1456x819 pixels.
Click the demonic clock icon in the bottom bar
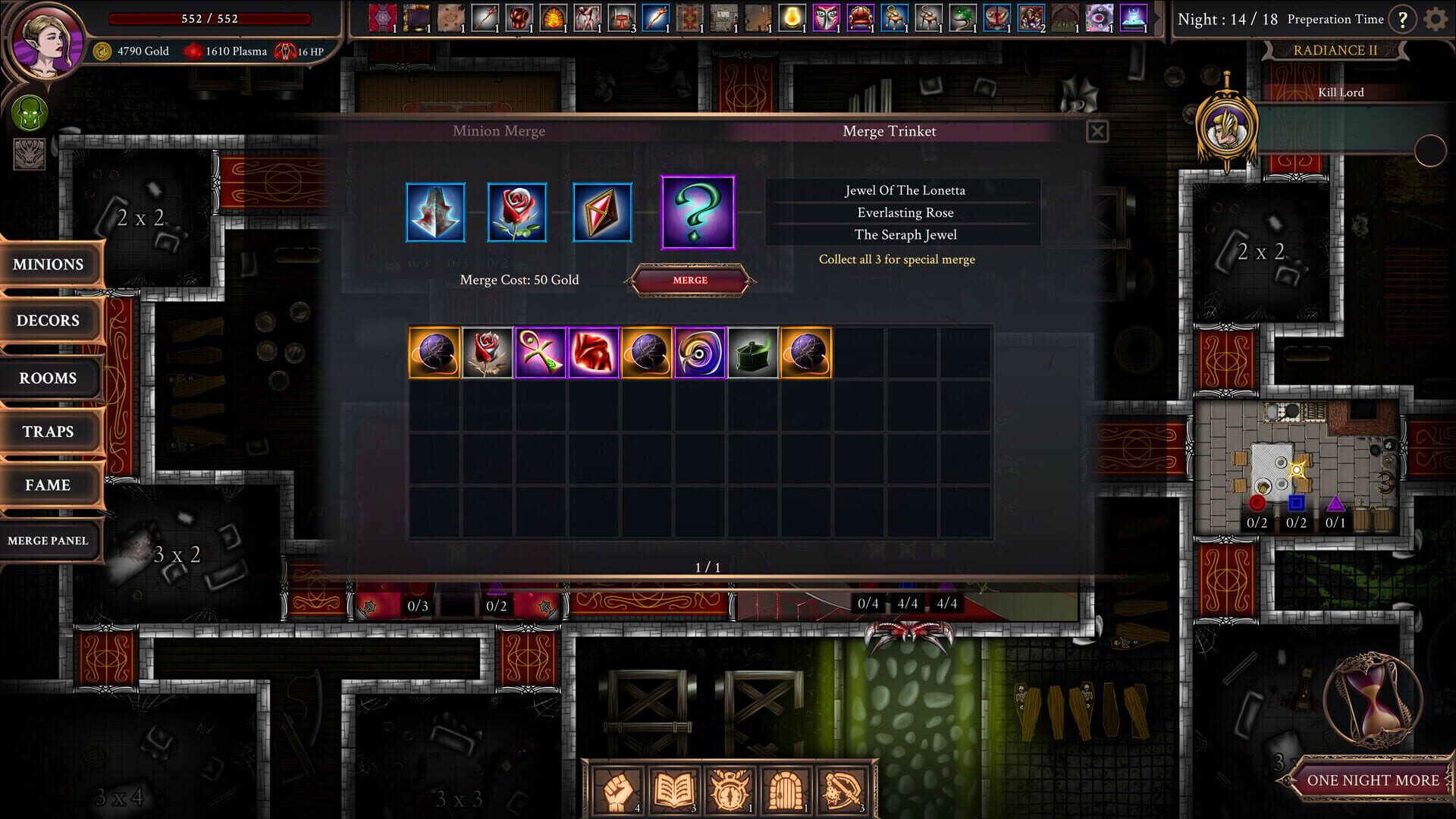[x=730, y=789]
